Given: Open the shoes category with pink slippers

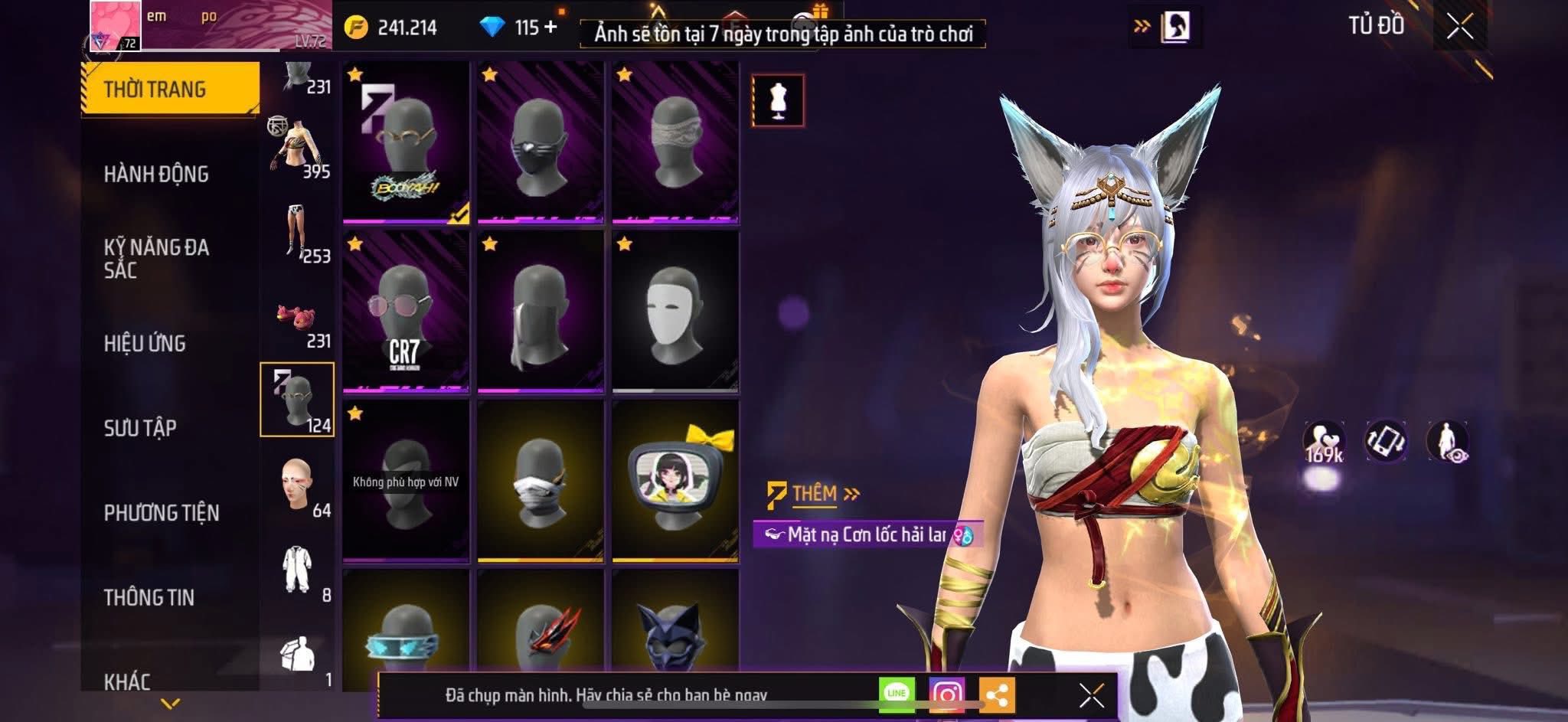Looking at the screenshot, I should click(x=298, y=321).
